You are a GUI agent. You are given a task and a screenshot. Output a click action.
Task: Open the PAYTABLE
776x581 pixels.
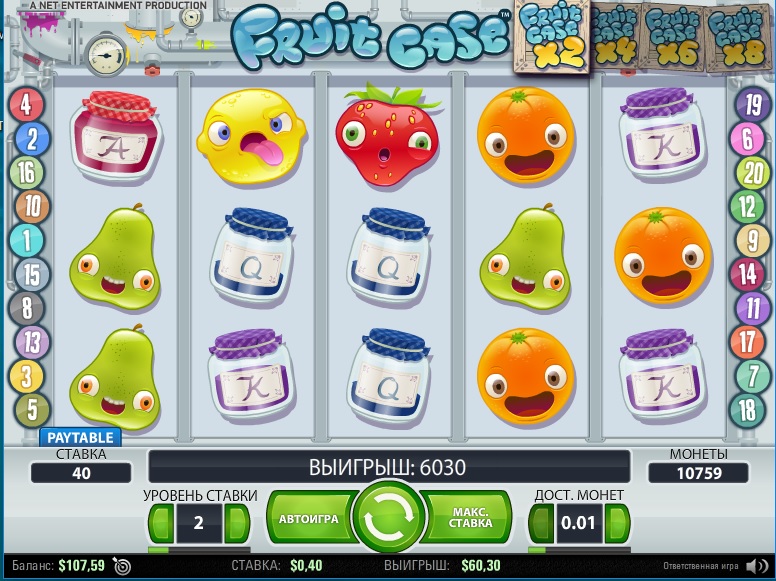[80, 437]
